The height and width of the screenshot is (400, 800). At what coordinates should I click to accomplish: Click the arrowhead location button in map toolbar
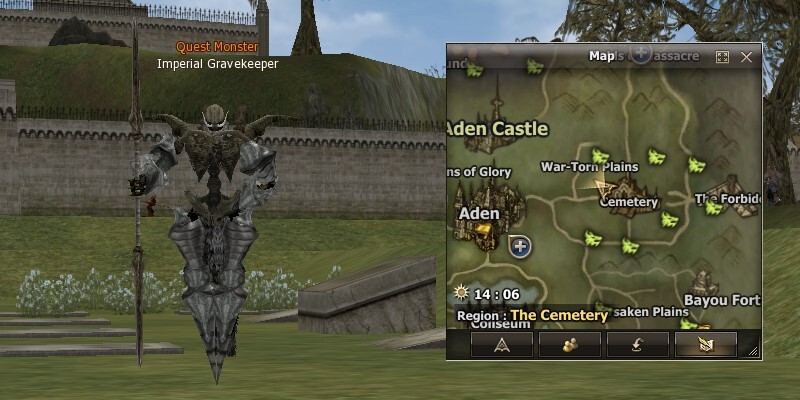coord(502,344)
